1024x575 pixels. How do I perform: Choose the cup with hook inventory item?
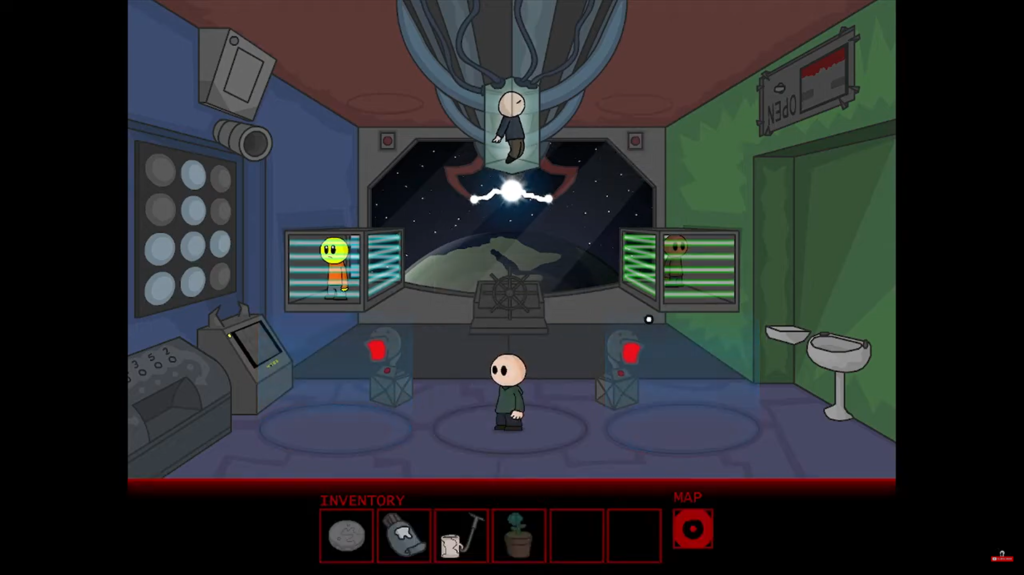coord(461,536)
